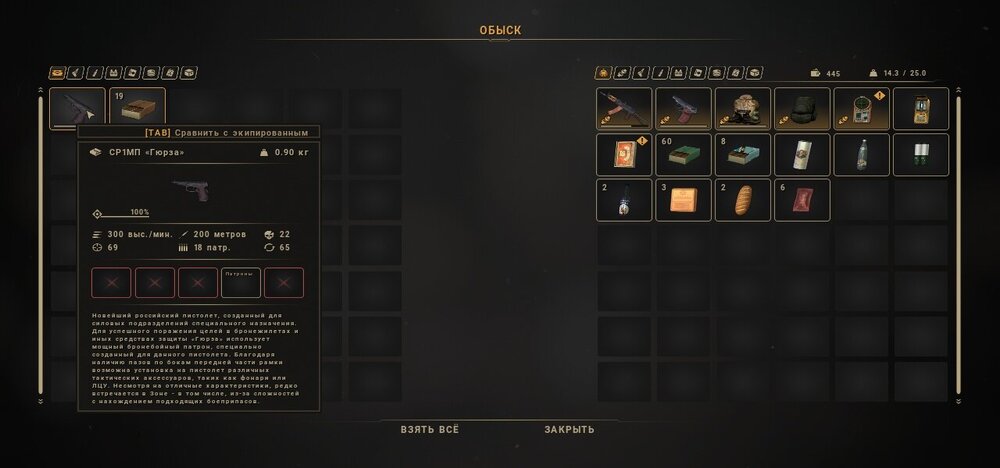Select the red book item slot
The image size is (1000, 468).
click(x=624, y=155)
